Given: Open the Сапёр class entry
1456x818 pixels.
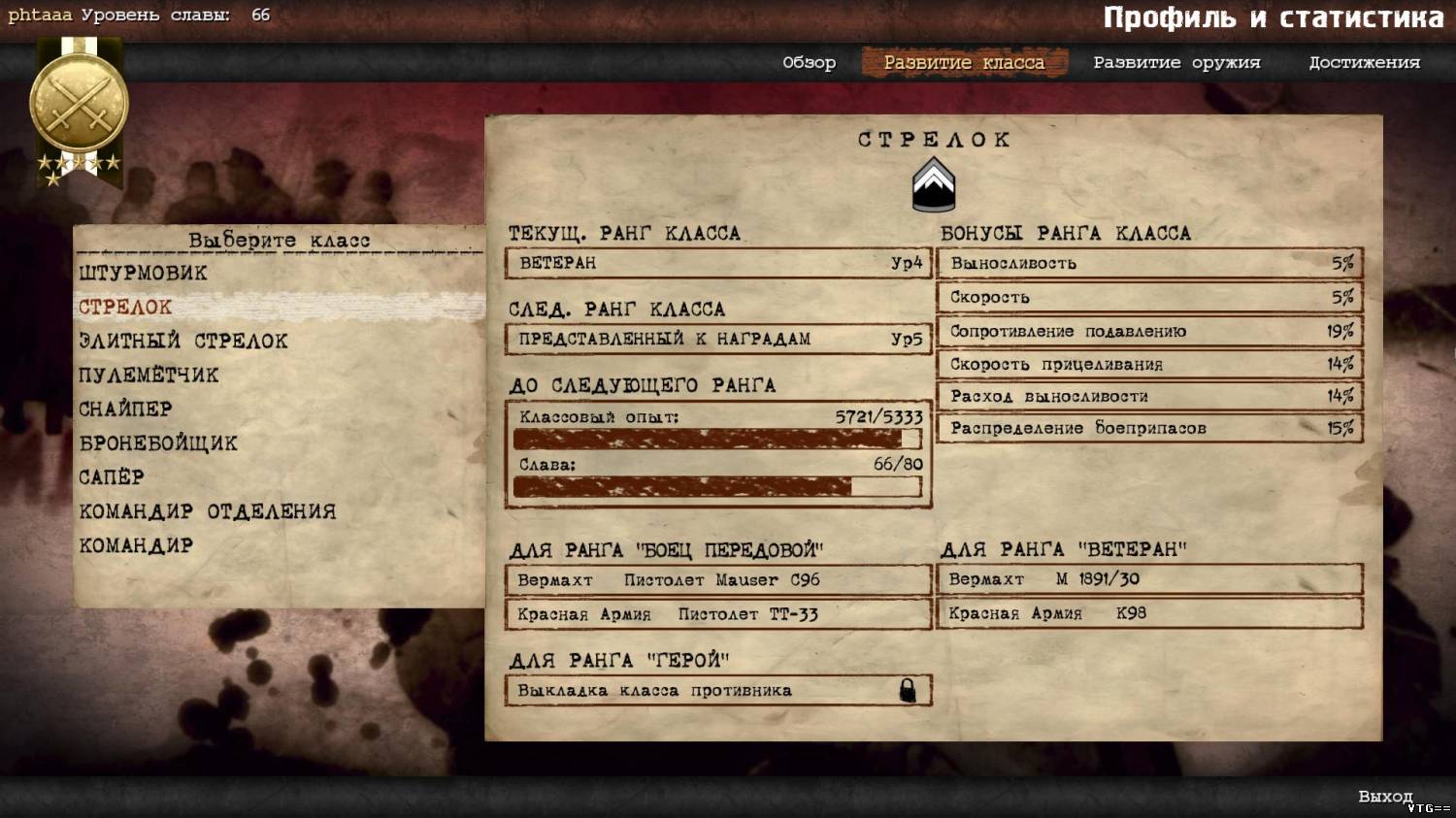Looking at the screenshot, I should click(x=112, y=477).
